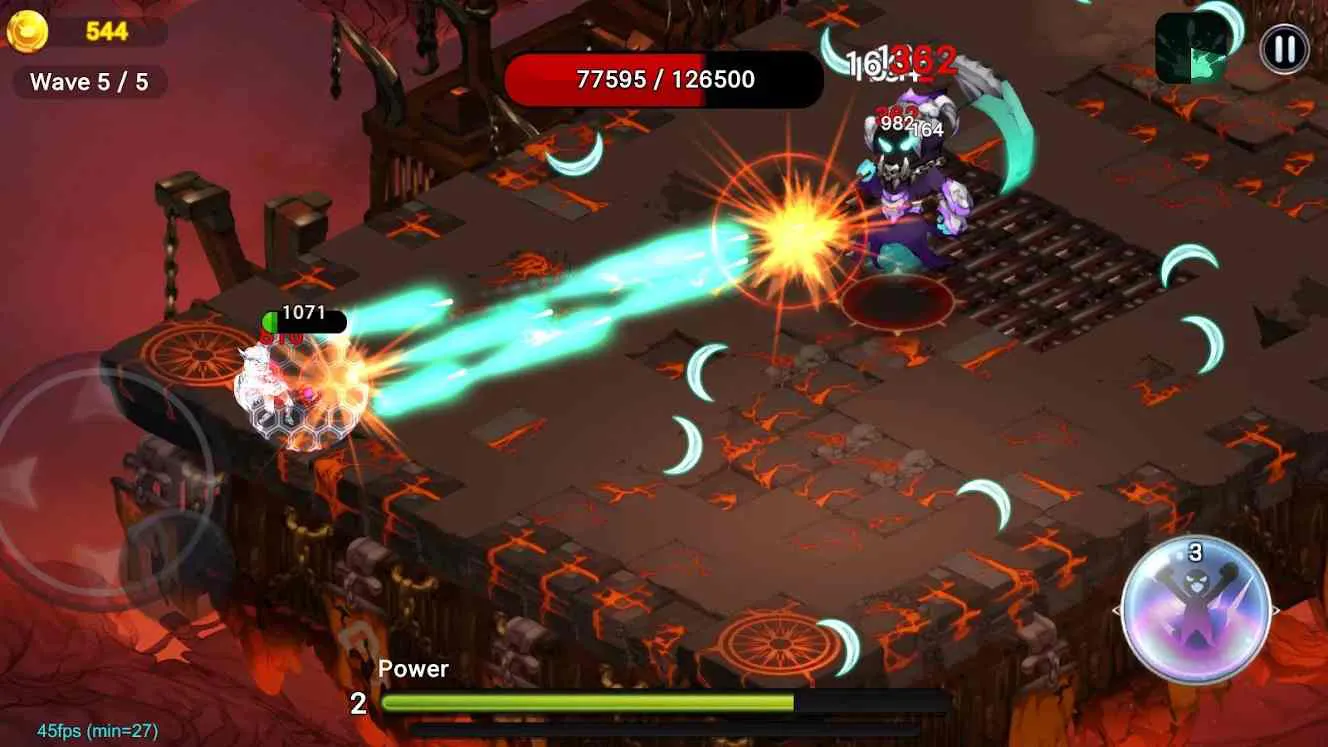Tap the damage number 982 above the boss
This screenshot has width=1328, height=747.
(x=899, y=122)
